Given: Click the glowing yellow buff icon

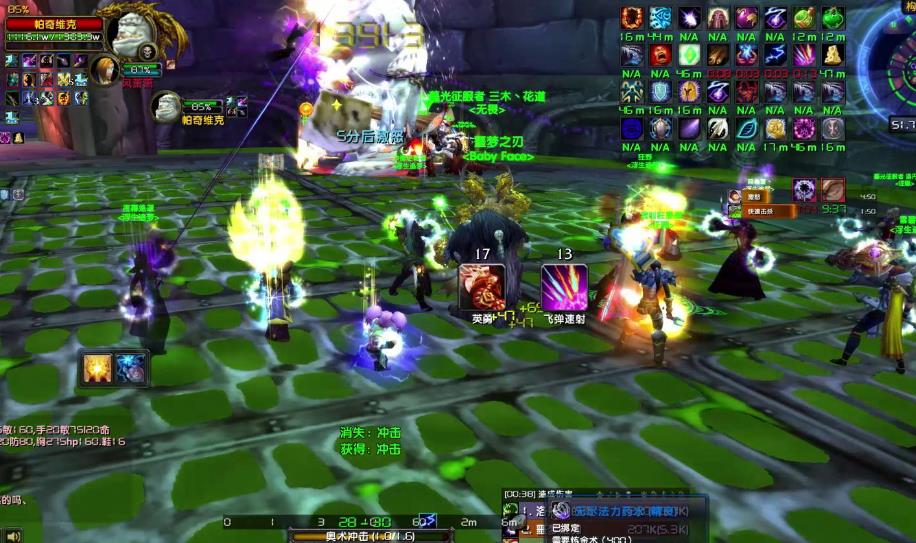Looking at the screenshot, I should pyautogui.click(x=98, y=369).
